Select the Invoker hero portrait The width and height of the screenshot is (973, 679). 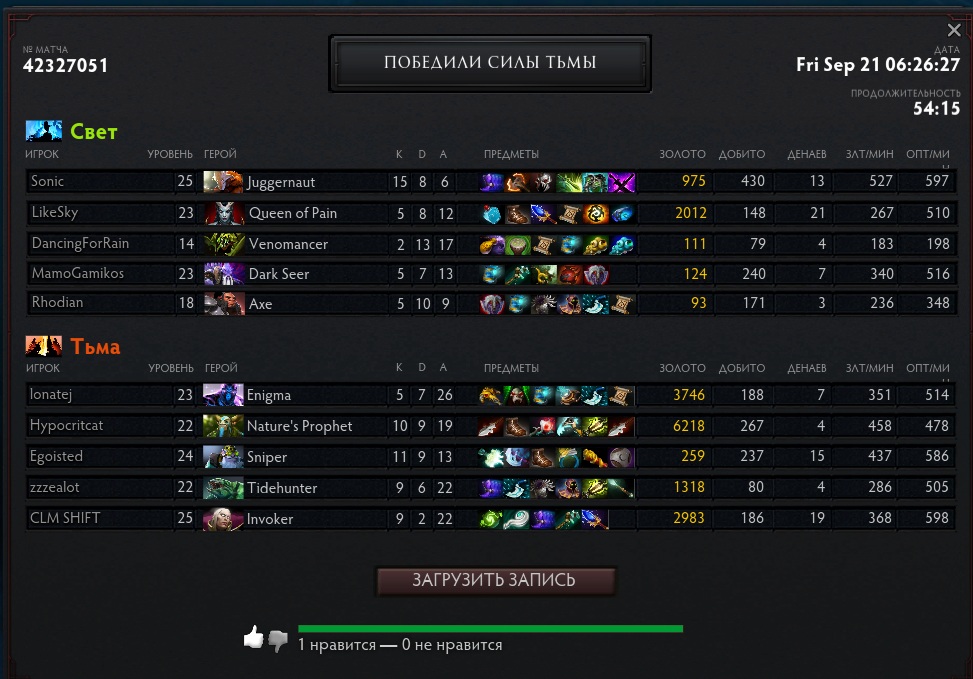(223, 518)
